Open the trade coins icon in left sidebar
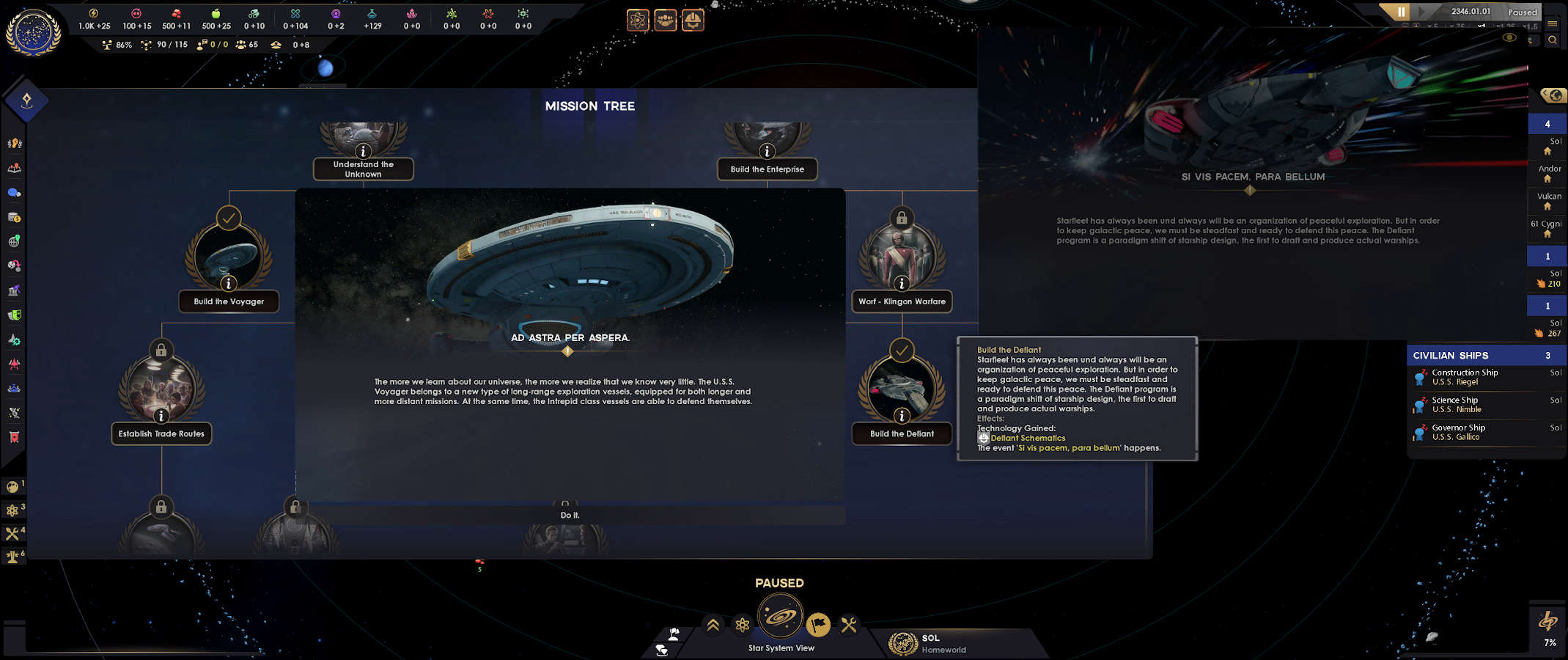The height and width of the screenshot is (660, 1568). click(14, 217)
